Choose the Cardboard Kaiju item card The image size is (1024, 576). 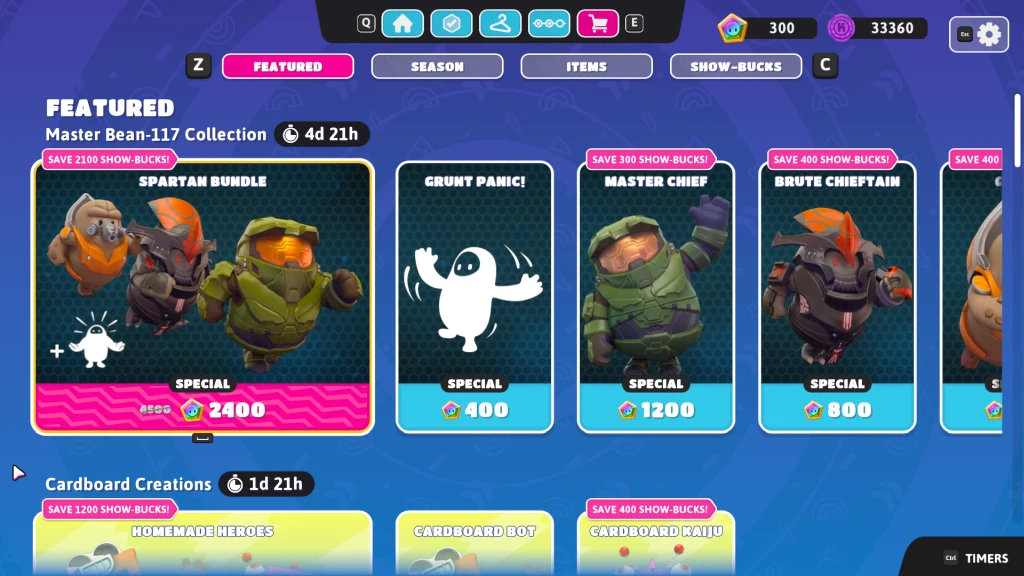tap(656, 545)
